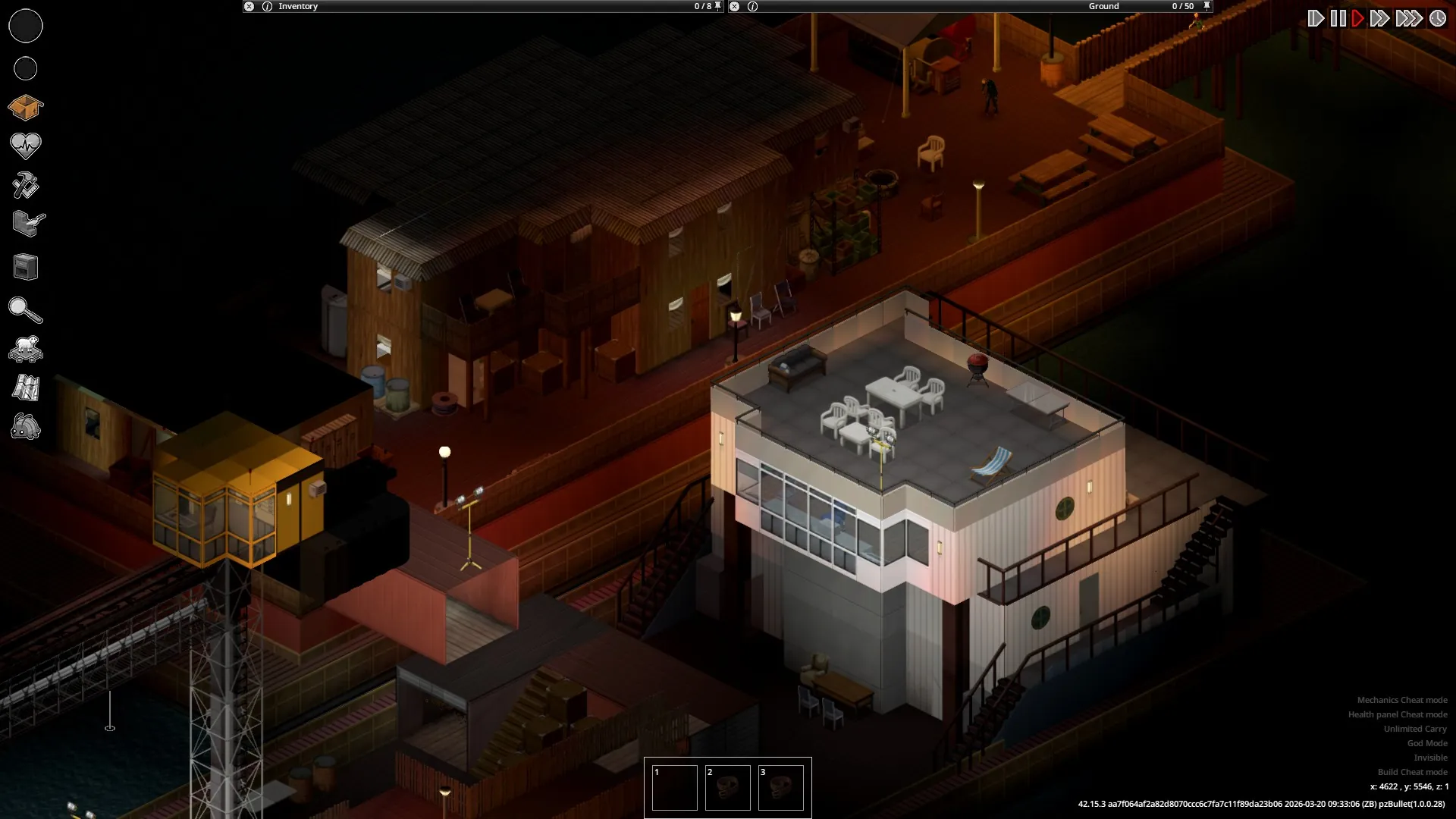The image size is (1456, 819).
Task: Pin the Inventory panel
Action: tap(718, 6)
